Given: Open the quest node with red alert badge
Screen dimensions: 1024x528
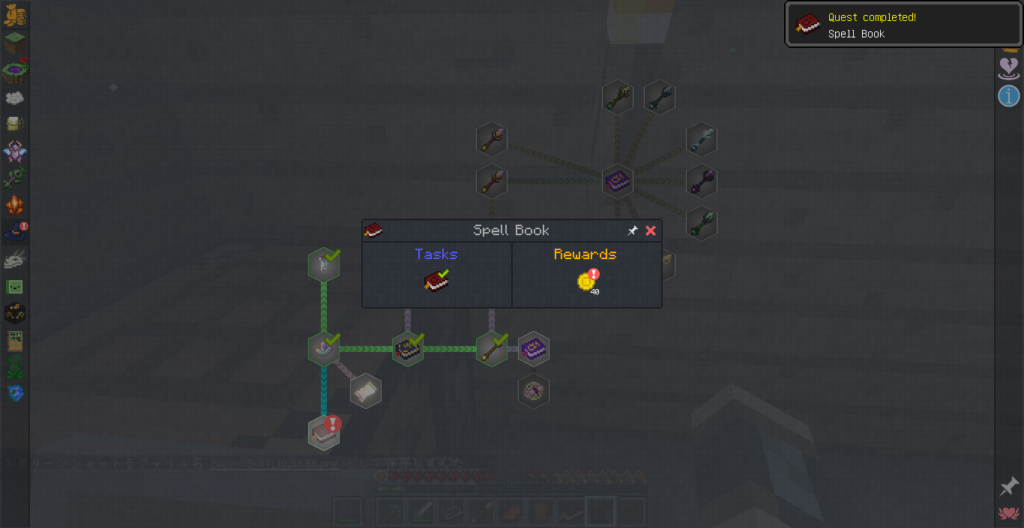Looking at the screenshot, I should pos(324,432).
